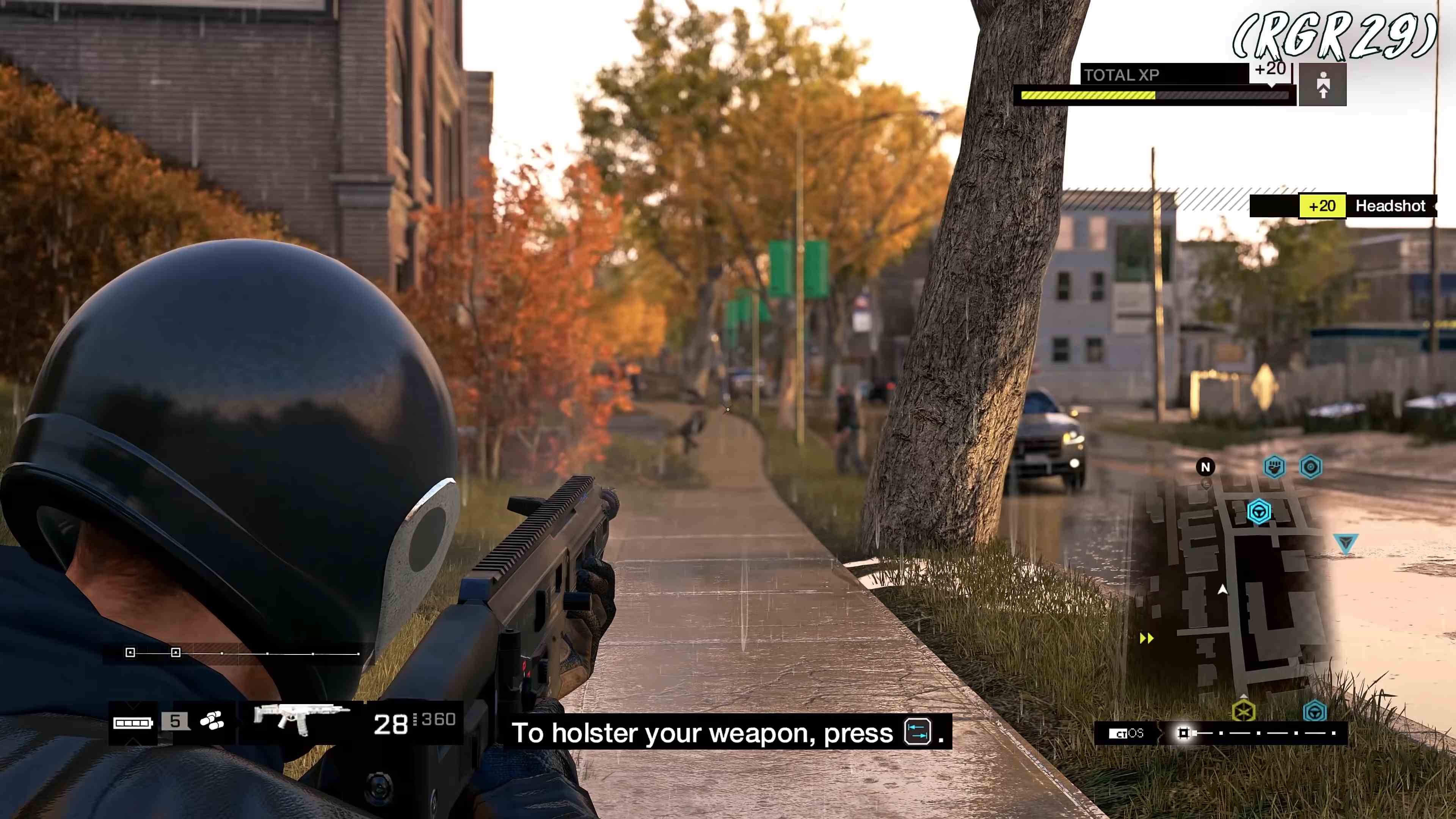Click the segmented health bar in the bottom left
Screen dimensions: 1456x819
coord(132,722)
